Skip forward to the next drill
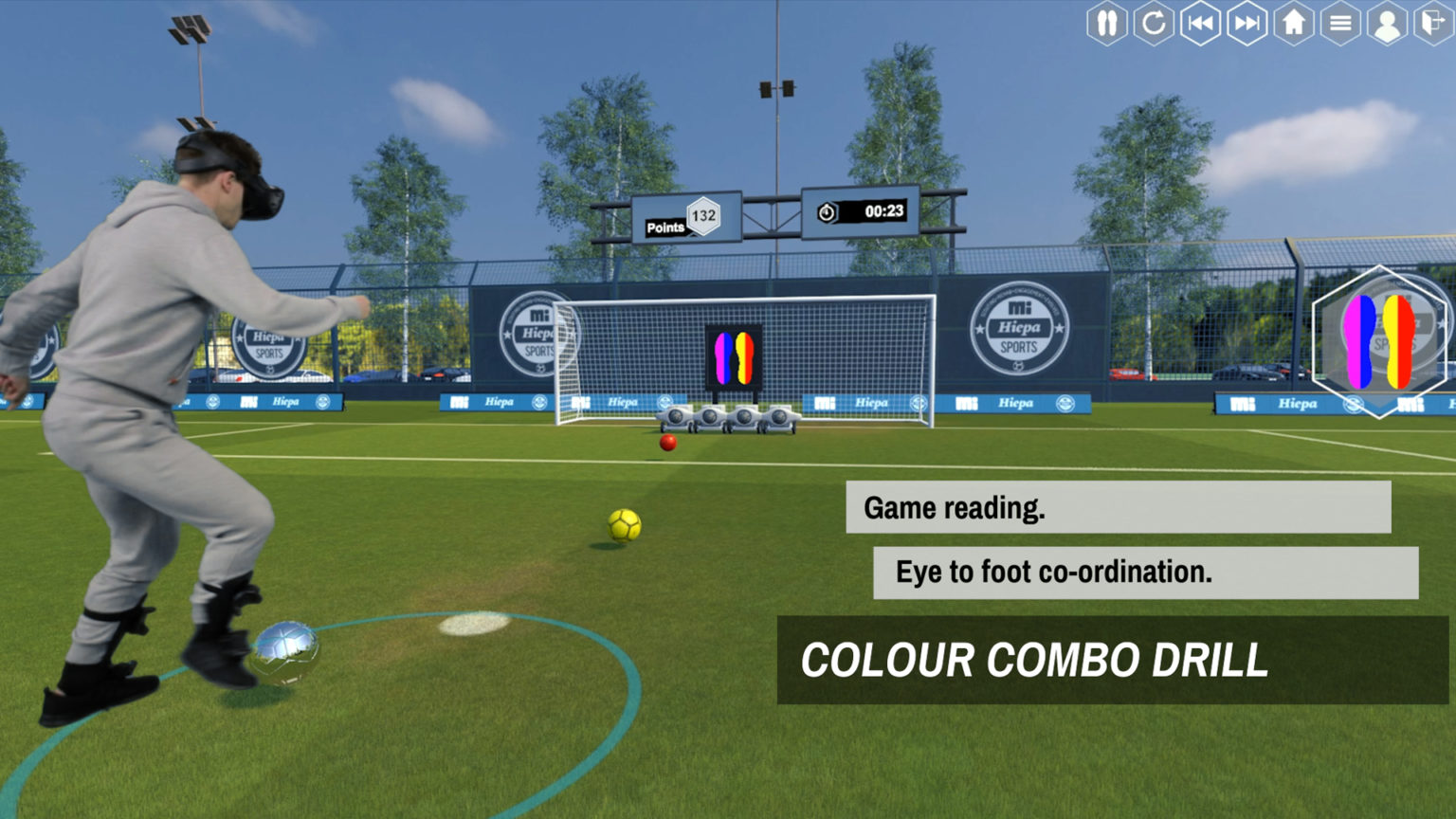Viewport: 1456px width, 819px height. click(x=1247, y=23)
